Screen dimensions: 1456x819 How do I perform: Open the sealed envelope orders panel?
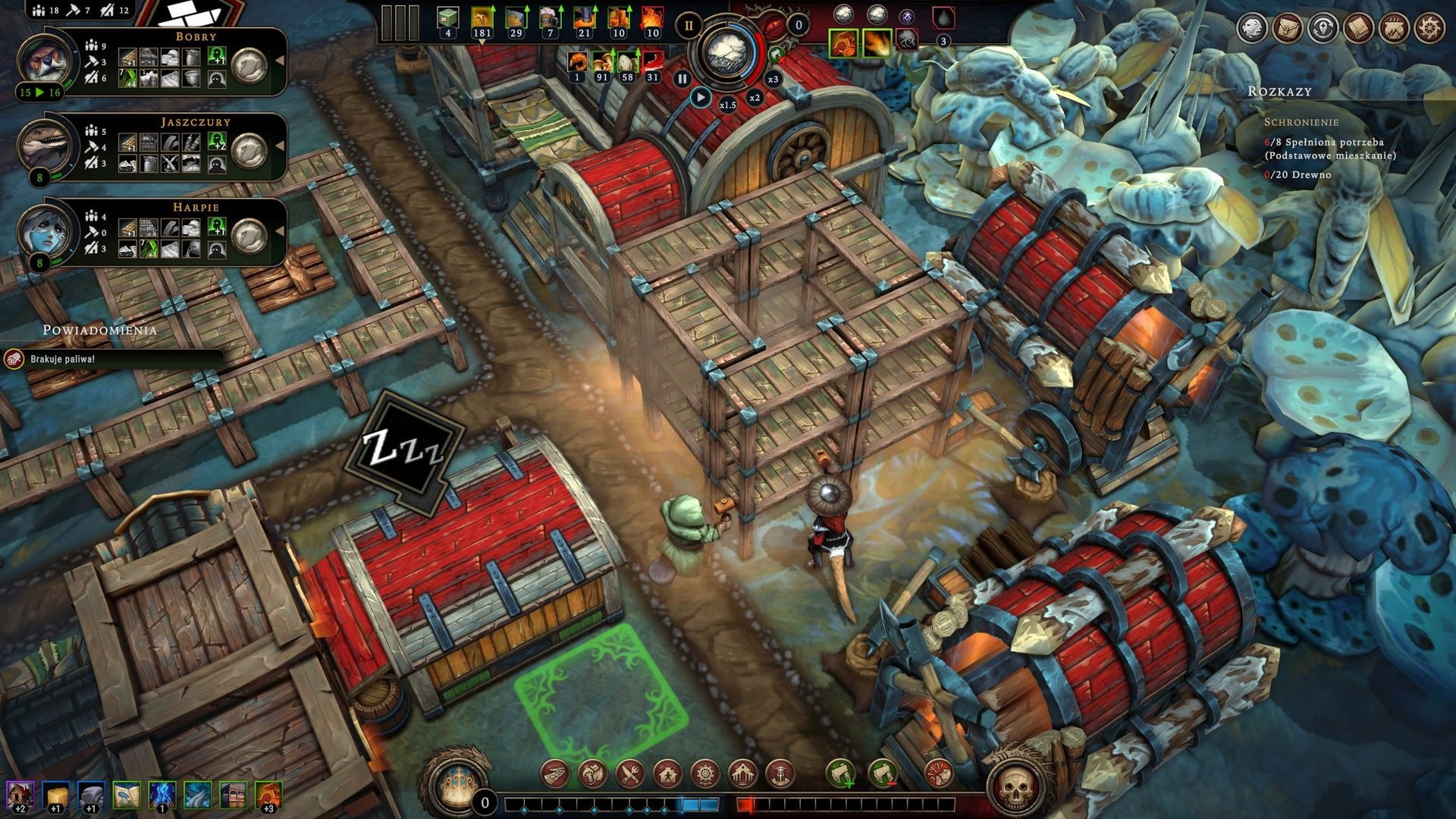(1288, 28)
